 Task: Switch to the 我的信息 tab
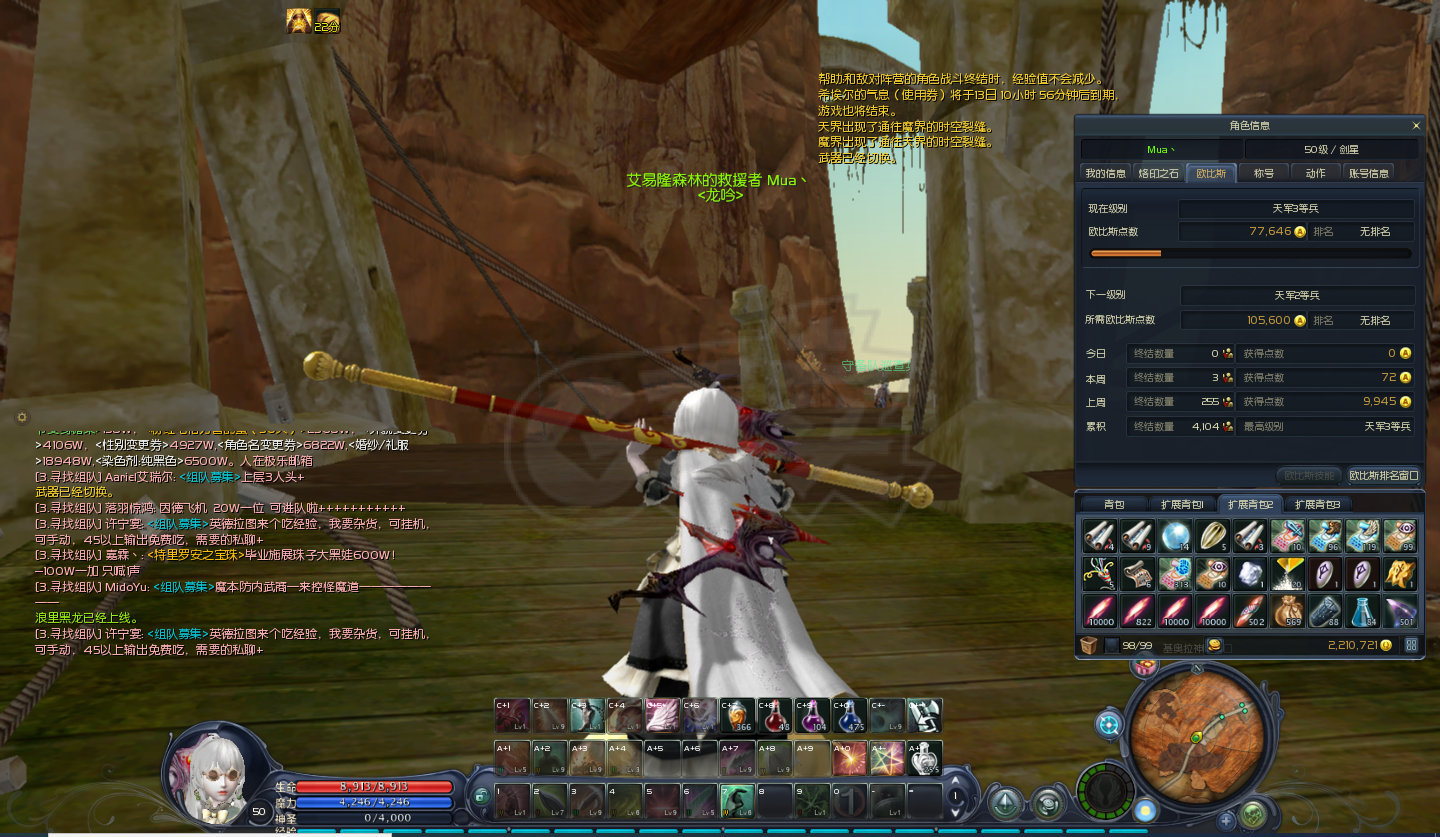click(1106, 173)
